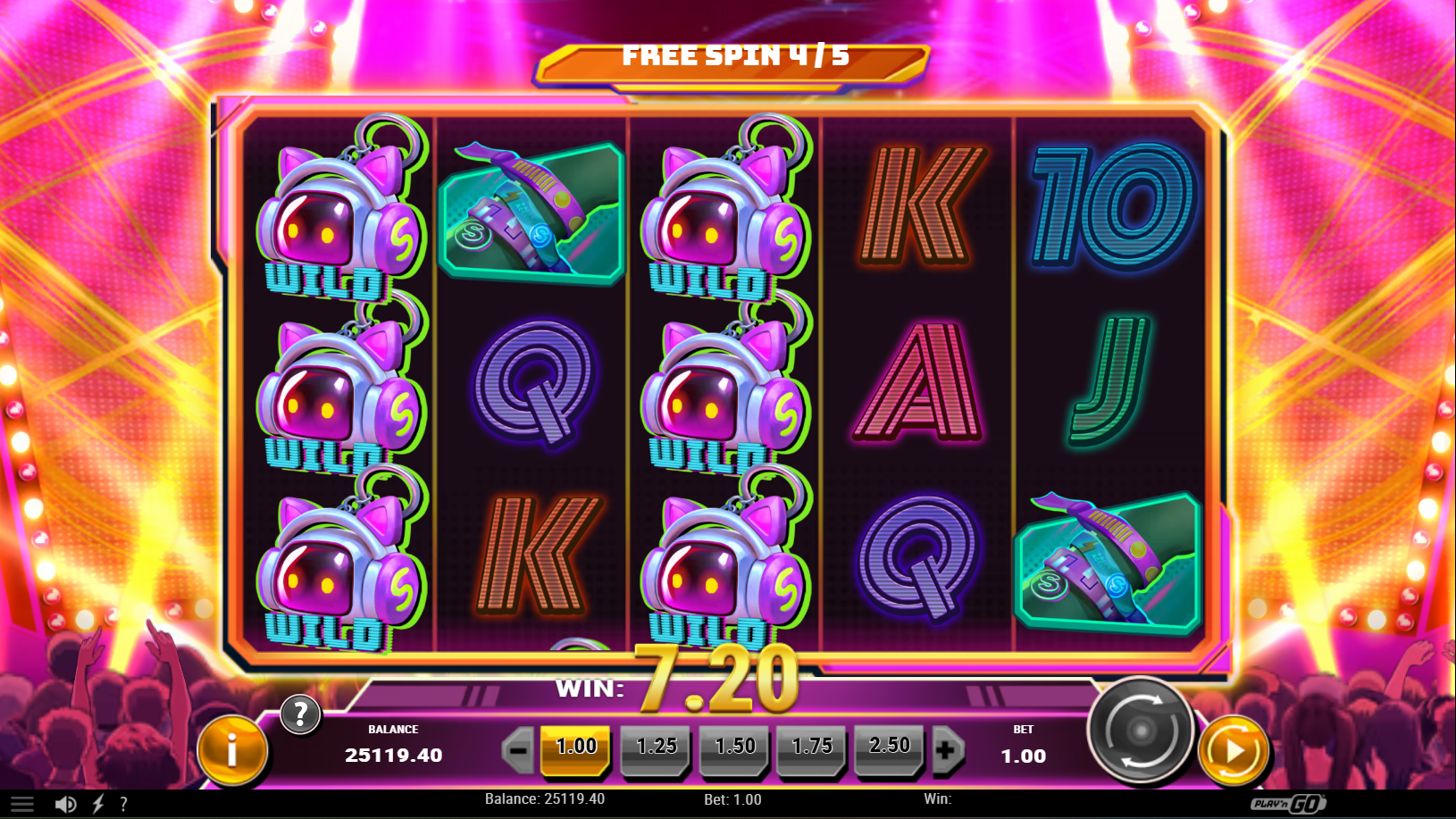Start autoplay with the orange play icon
Screen dimensions: 1456x819
pyautogui.click(x=1235, y=751)
